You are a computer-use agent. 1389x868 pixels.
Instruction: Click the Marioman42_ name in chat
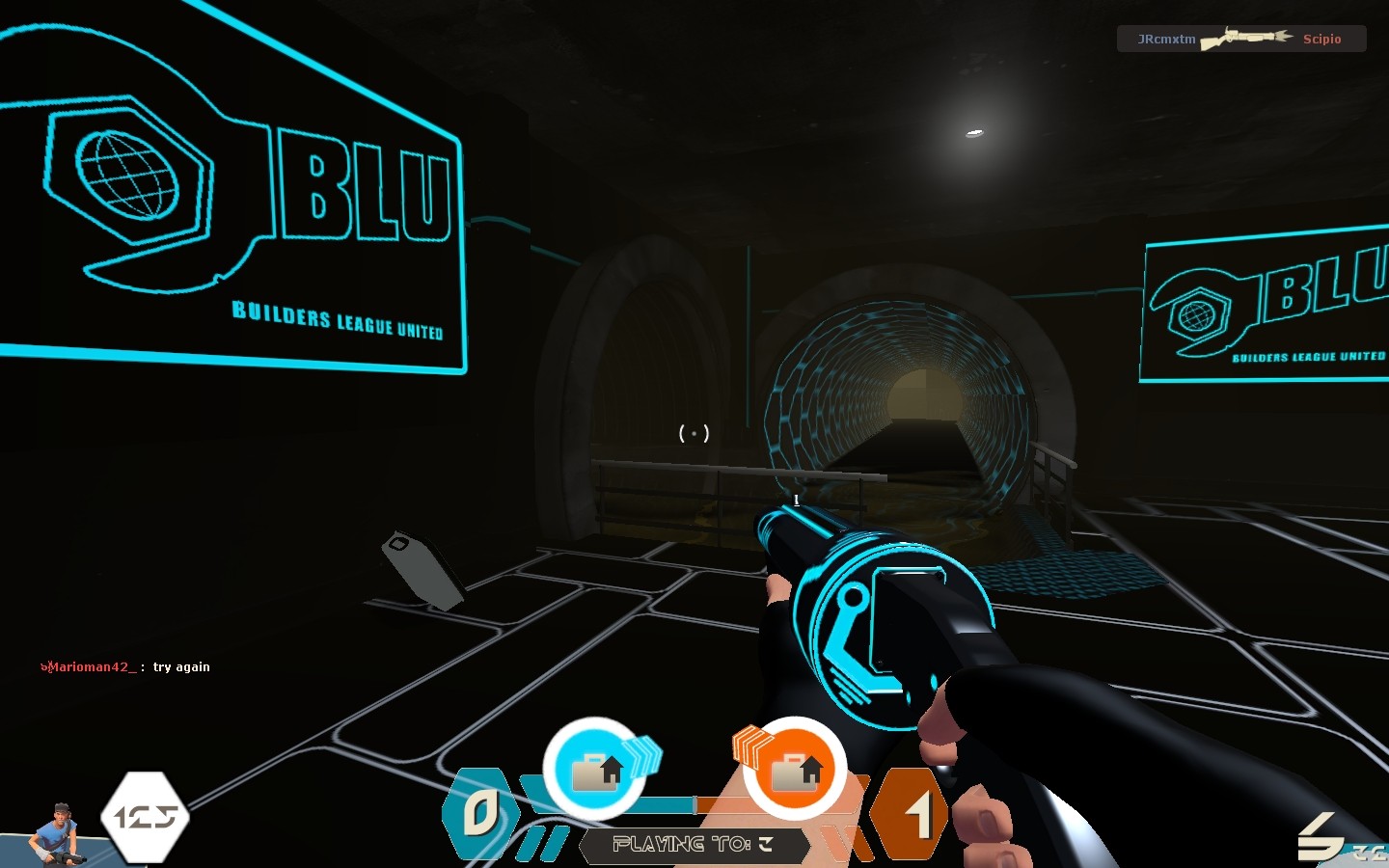pyautogui.click(x=90, y=666)
